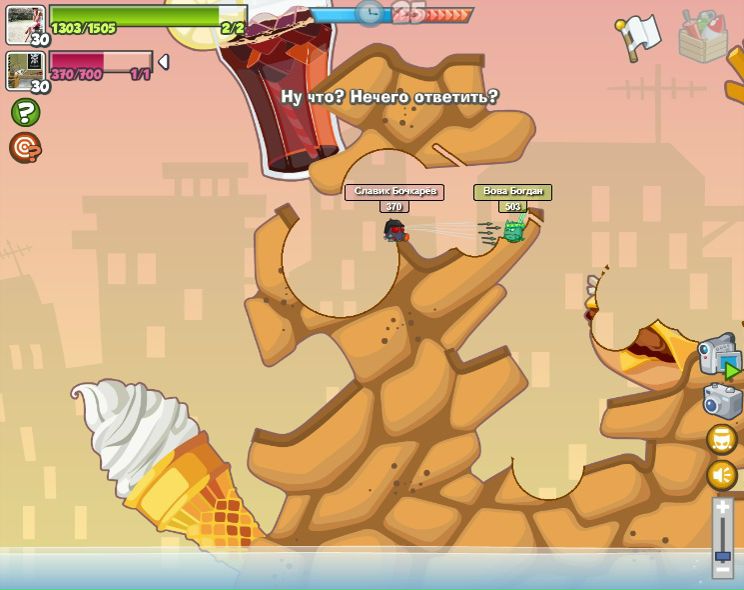Take a screenshot with the camera icon
This screenshot has width=744, height=590.
(722, 401)
